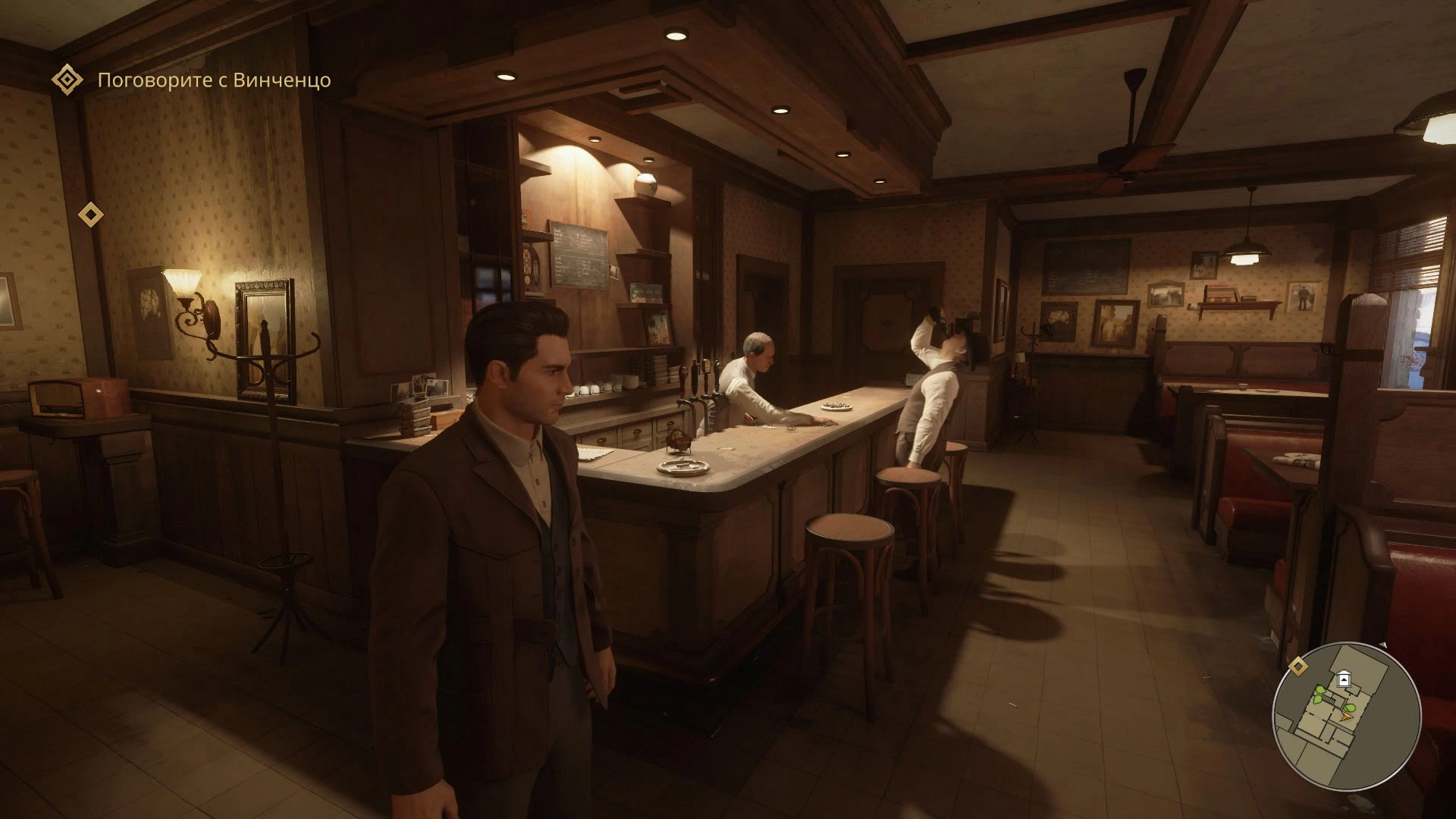Image resolution: width=1456 pixels, height=819 pixels.
Task: Select the objective 'Поговорите с Винченцо'
Action: click(x=214, y=80)
